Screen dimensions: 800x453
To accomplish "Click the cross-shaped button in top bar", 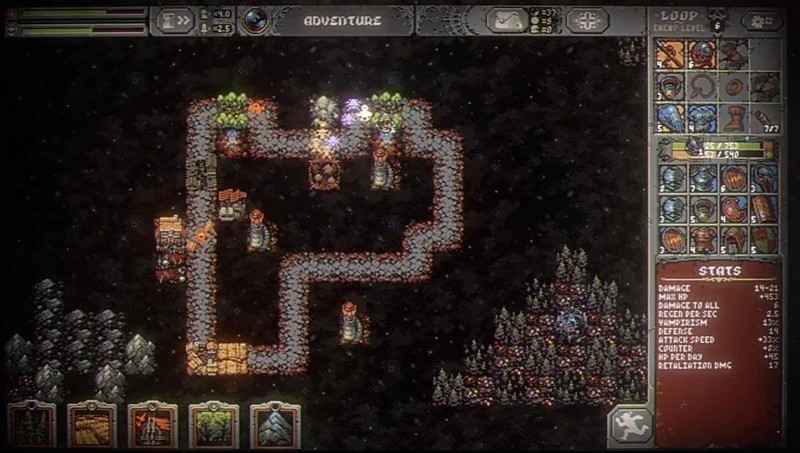I will point(587,20).
